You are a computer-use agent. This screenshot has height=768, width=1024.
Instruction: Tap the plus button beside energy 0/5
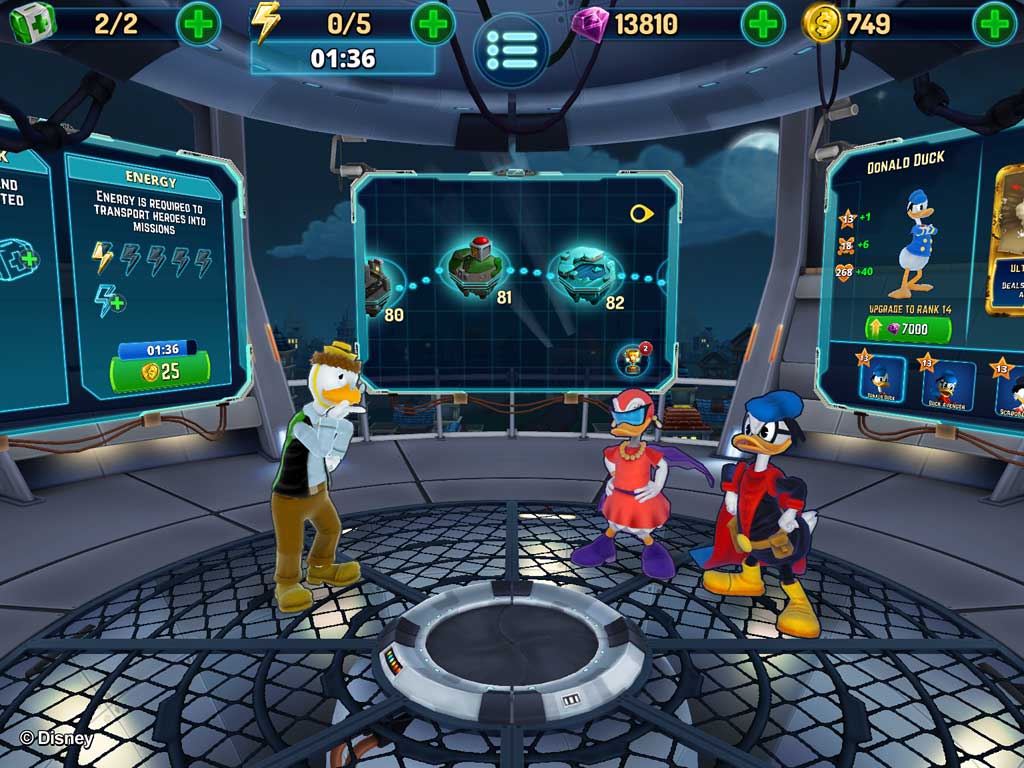coord(432,23)
